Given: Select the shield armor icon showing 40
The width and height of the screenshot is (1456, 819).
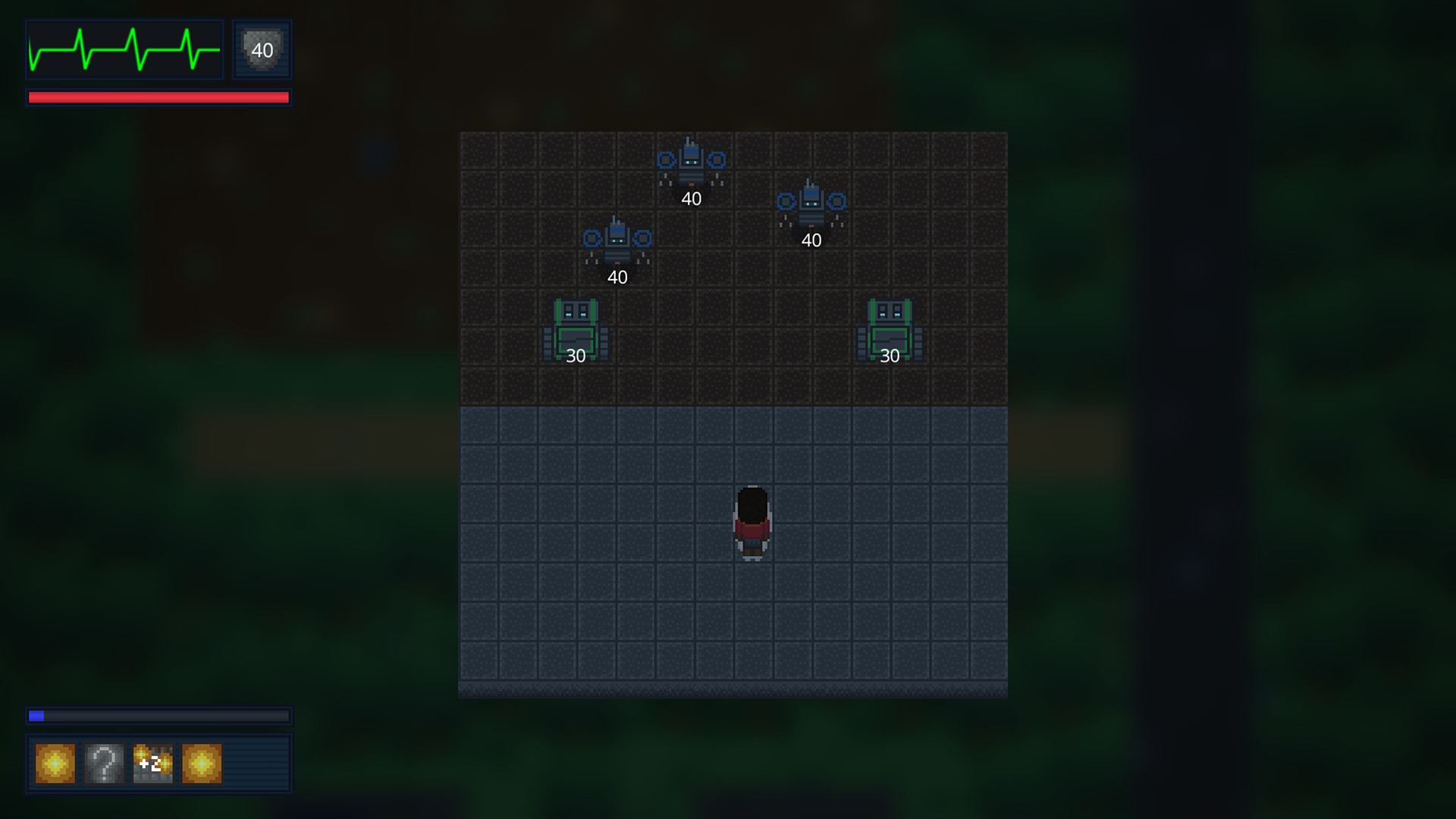Looking at the screenshot, I should click(x=261, y=50).
